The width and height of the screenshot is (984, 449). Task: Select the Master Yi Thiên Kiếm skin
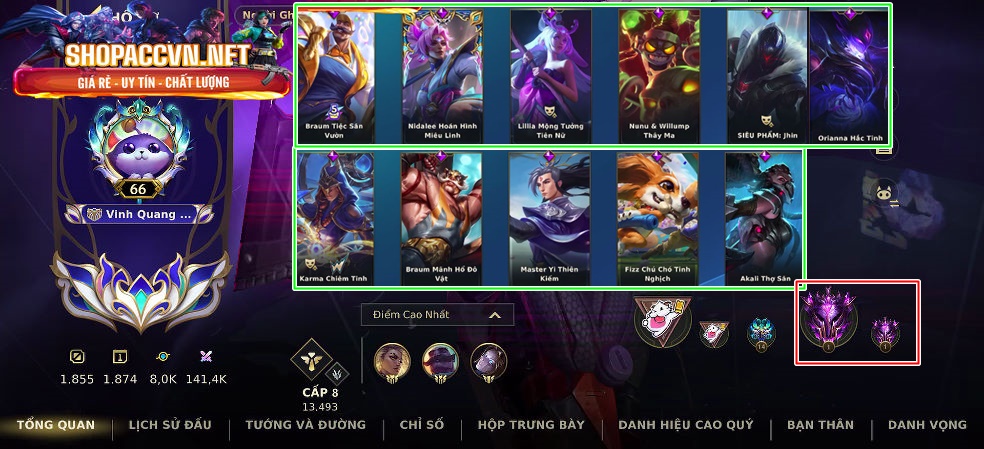[550, 218]
